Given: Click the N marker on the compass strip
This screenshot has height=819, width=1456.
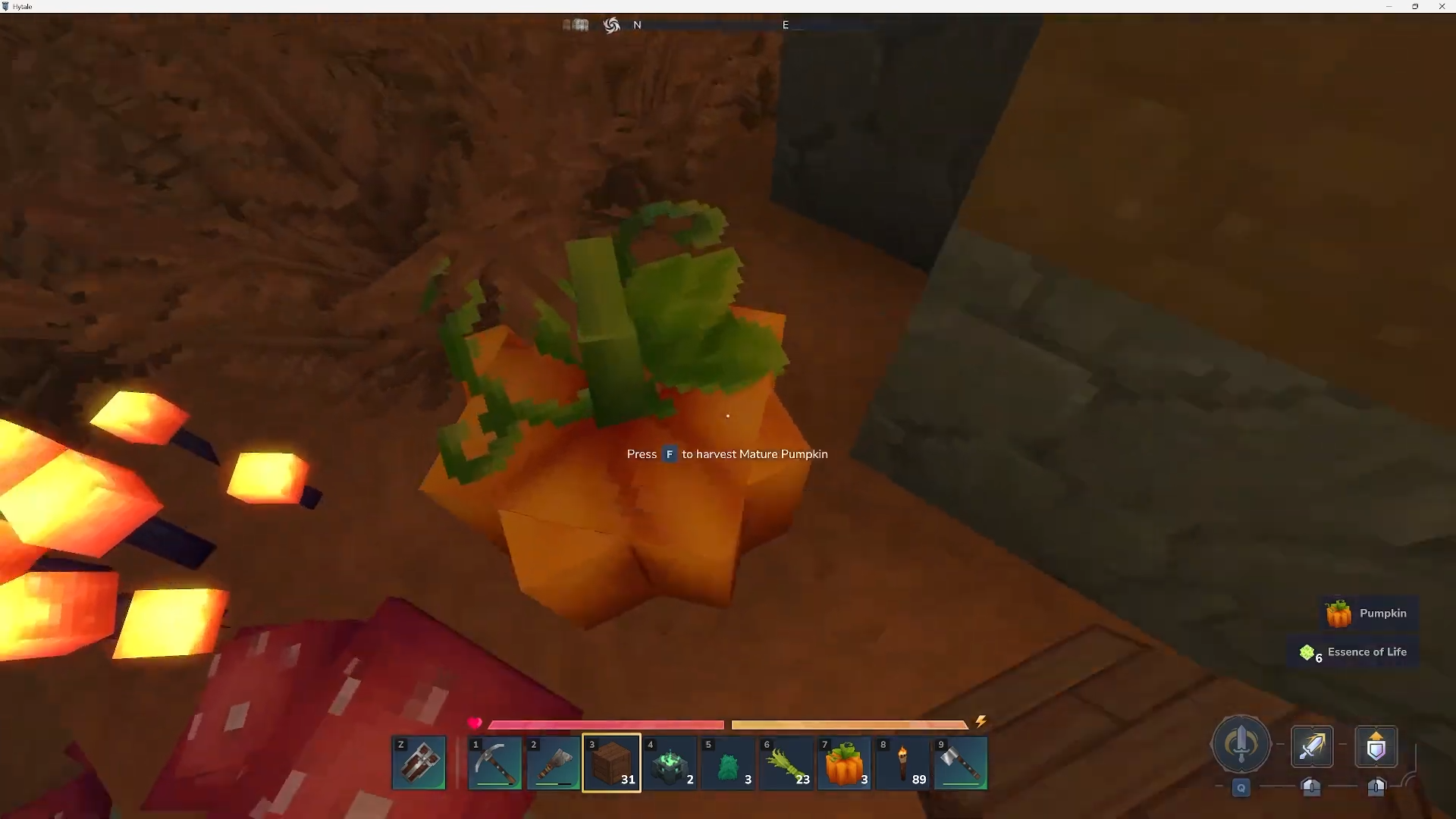Looking at the screenshot, I should pyautogui.click(x=638, y=25).
